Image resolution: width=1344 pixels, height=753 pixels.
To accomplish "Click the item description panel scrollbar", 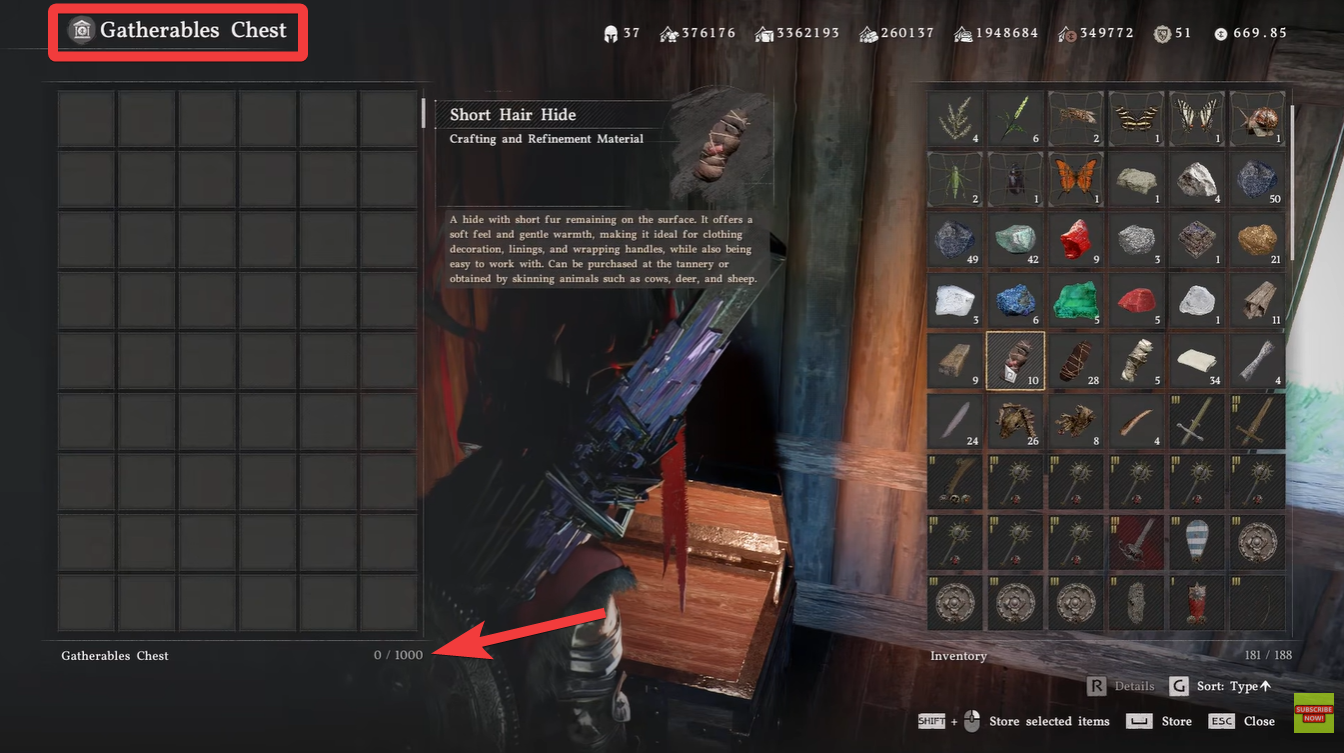I will tap(424, 113).
